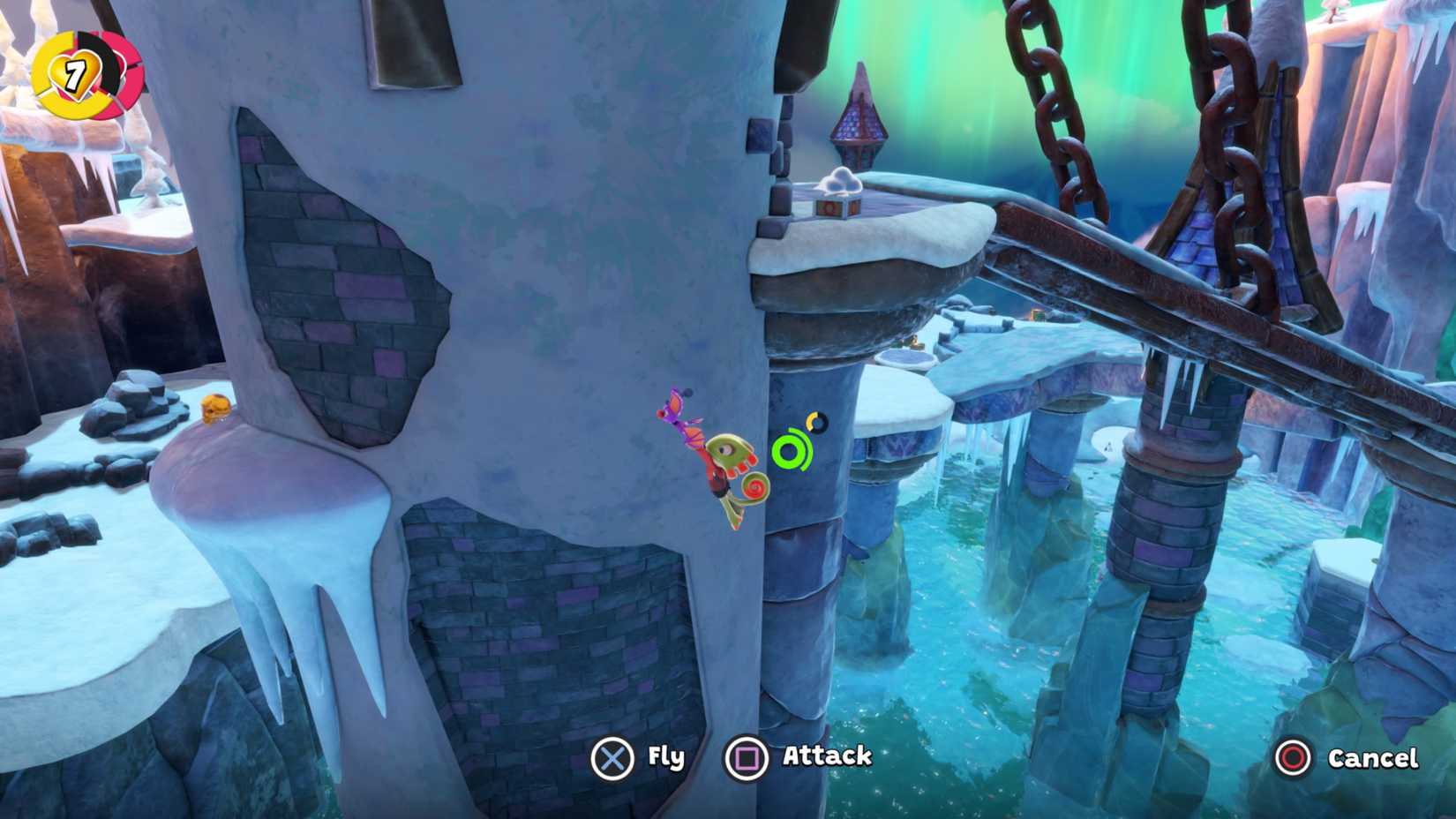The image size is (1456, 819).
Task: Click the Fly action label
Action: click(x=668, y=756)
